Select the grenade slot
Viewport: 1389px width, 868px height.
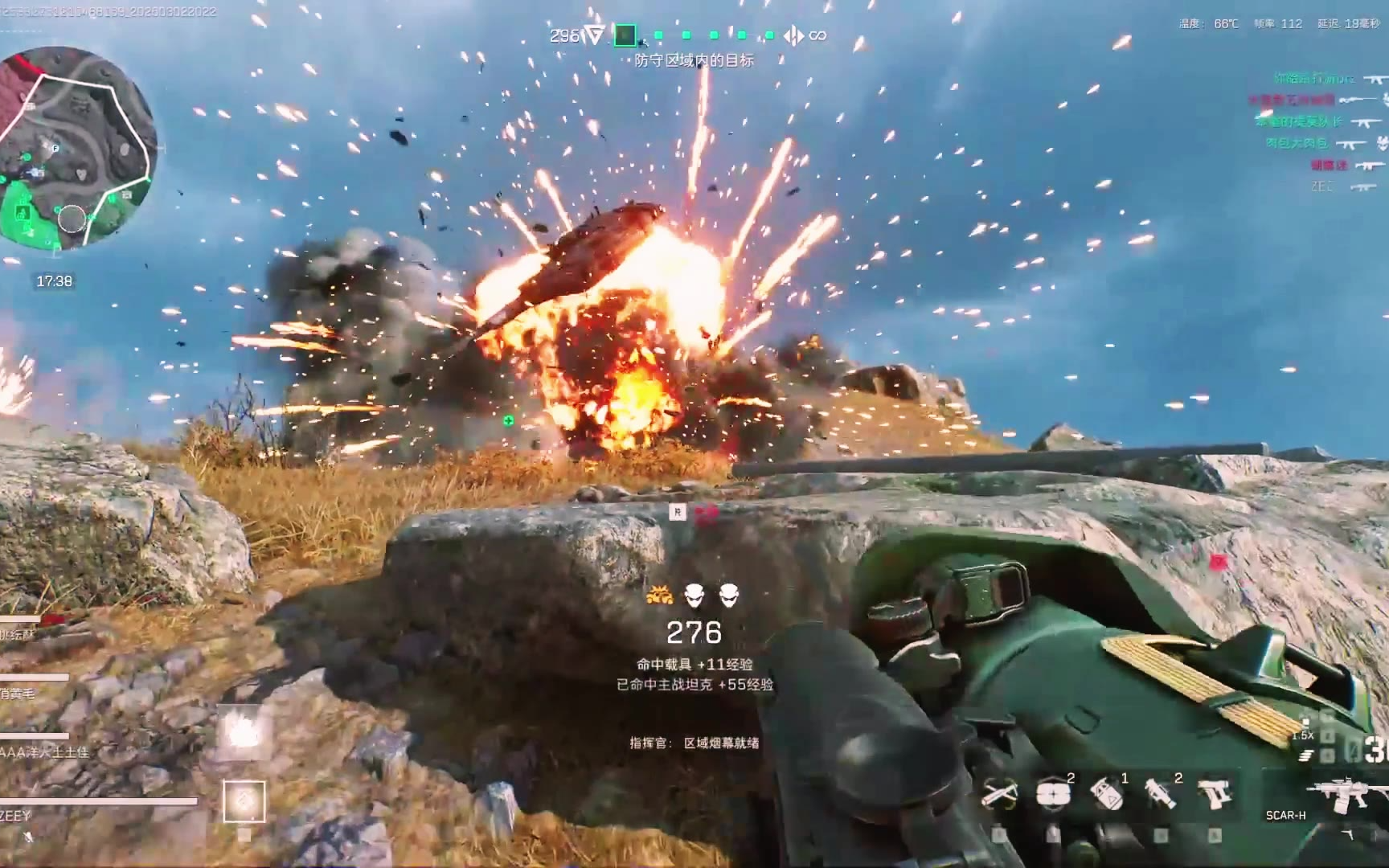coord(1106,794)
